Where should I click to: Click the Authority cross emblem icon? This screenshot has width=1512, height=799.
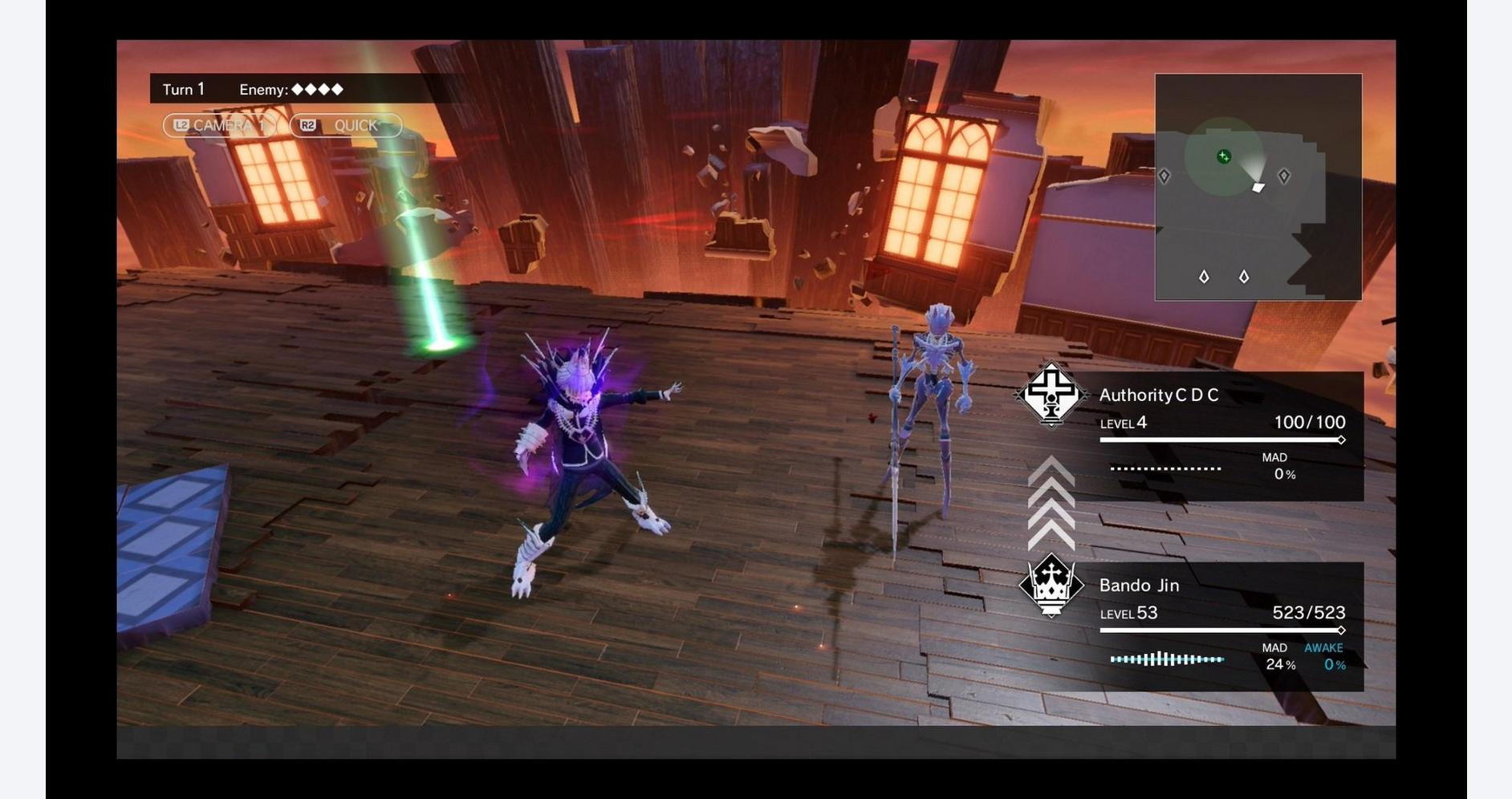tap(1051, 394)
